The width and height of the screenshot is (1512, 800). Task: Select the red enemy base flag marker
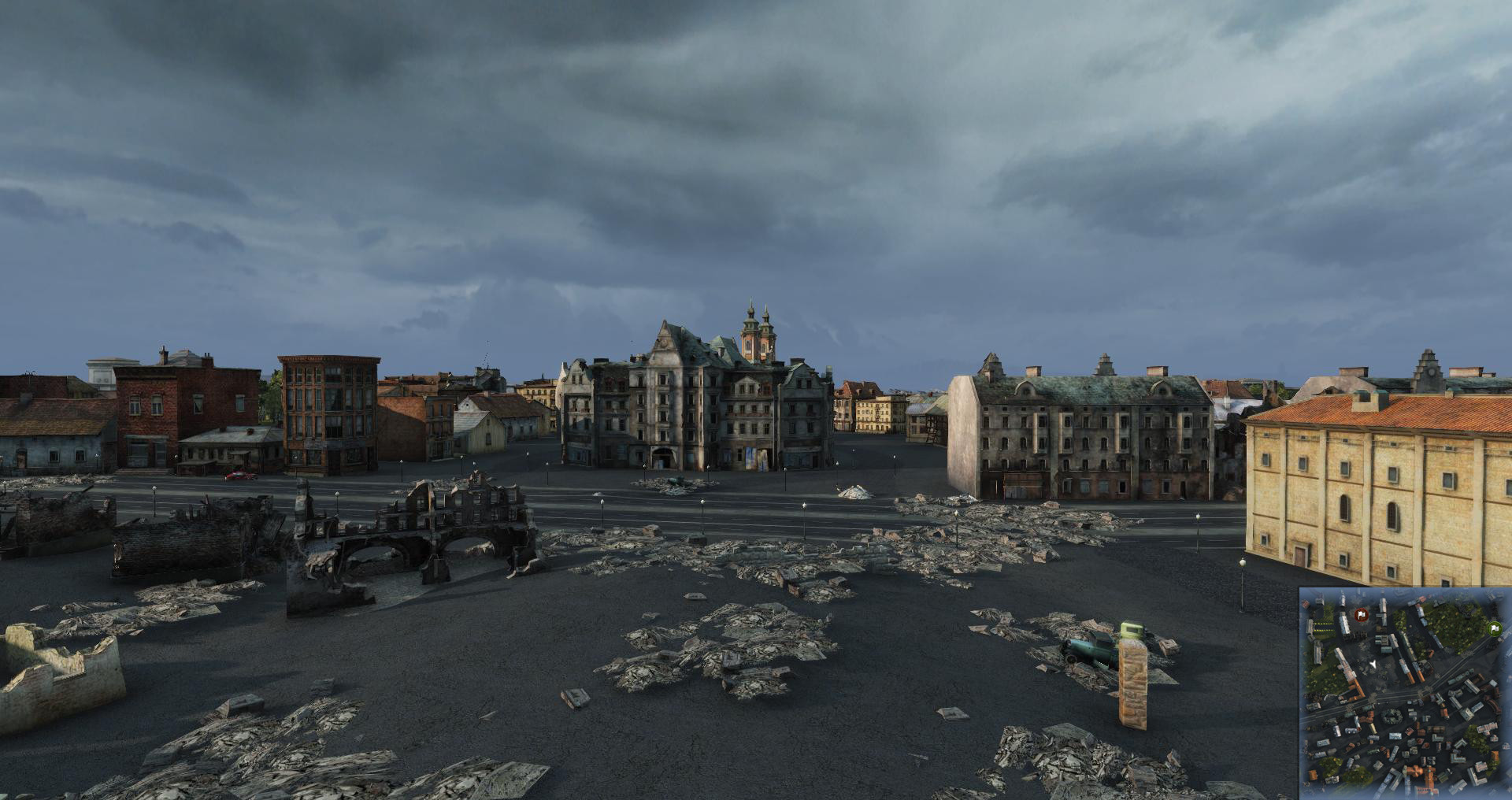pyautogui.click(x=1361, y=613)
